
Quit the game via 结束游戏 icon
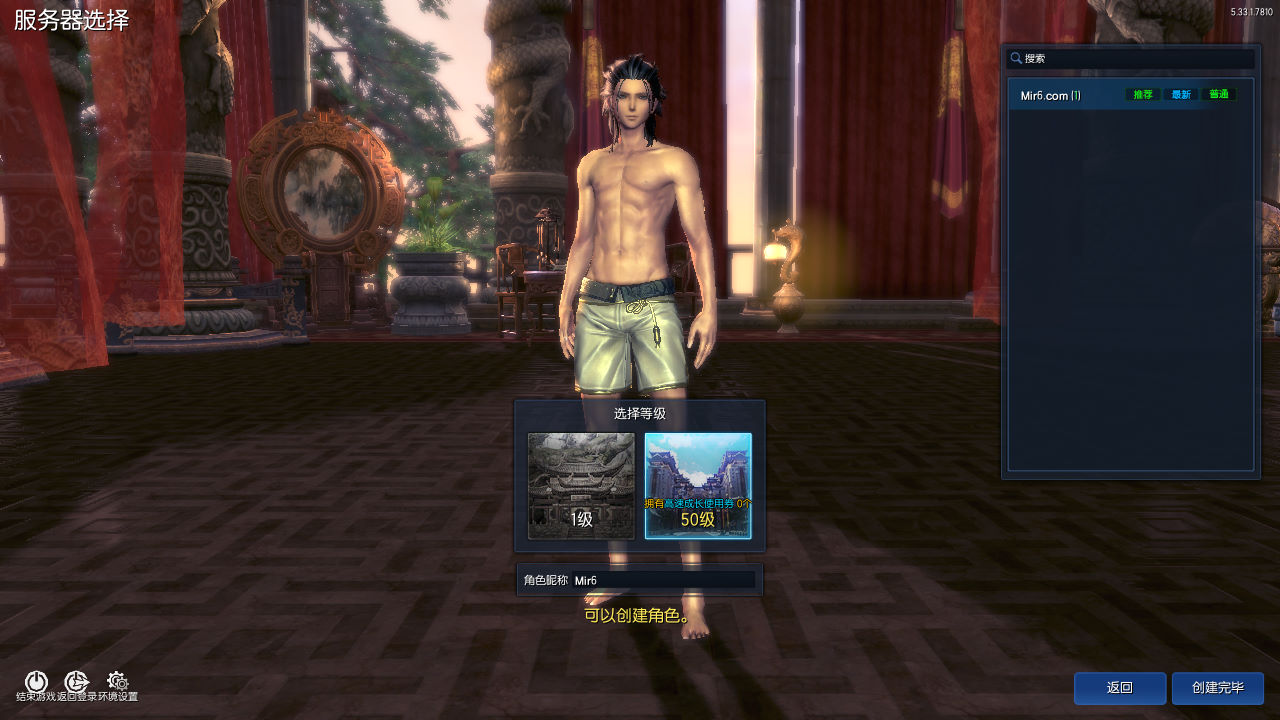tap(36, 683)
